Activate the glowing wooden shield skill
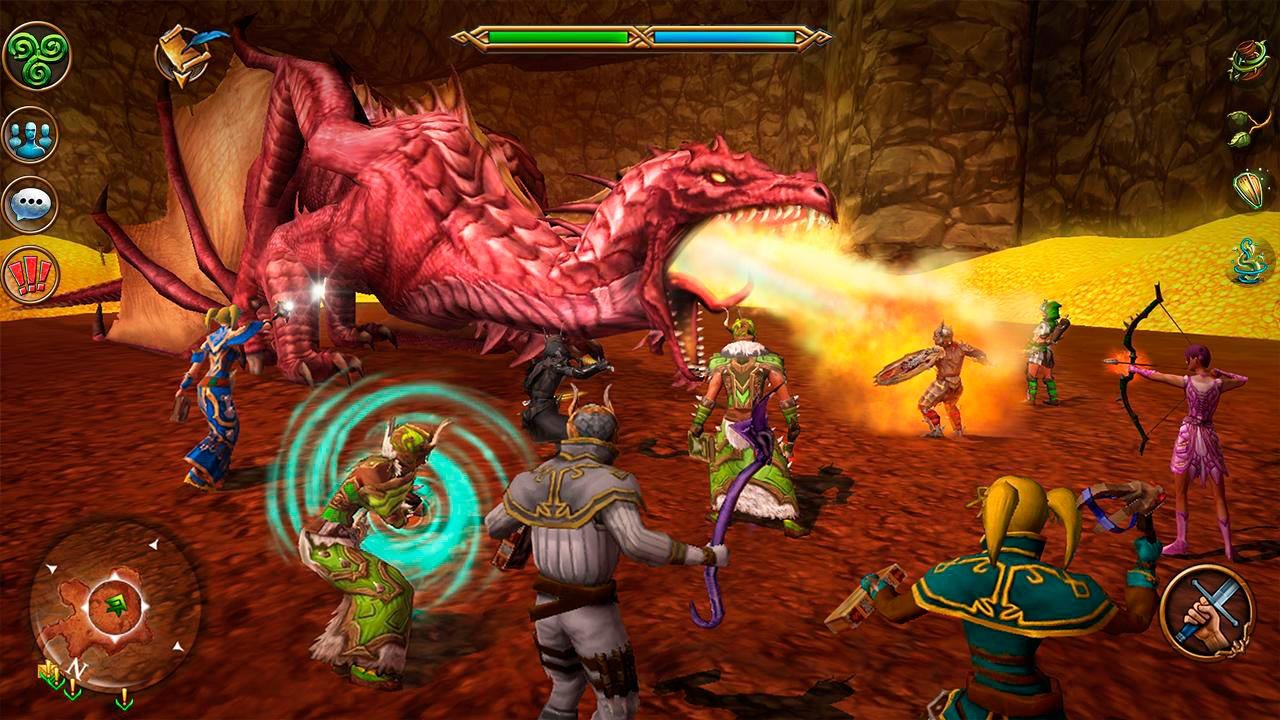 (1250, 190)
